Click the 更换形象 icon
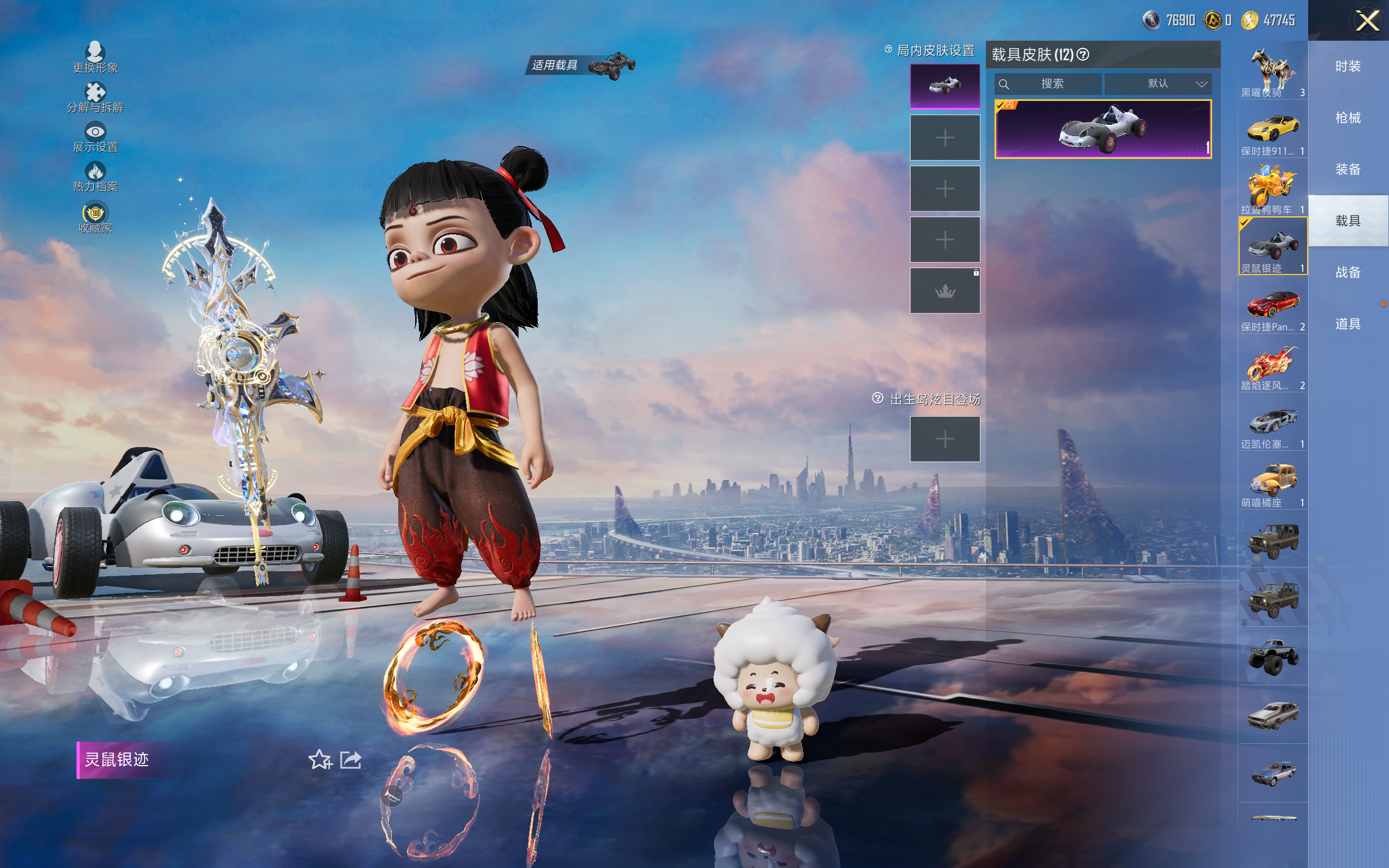1389x868 pixels. pos(95,53)
